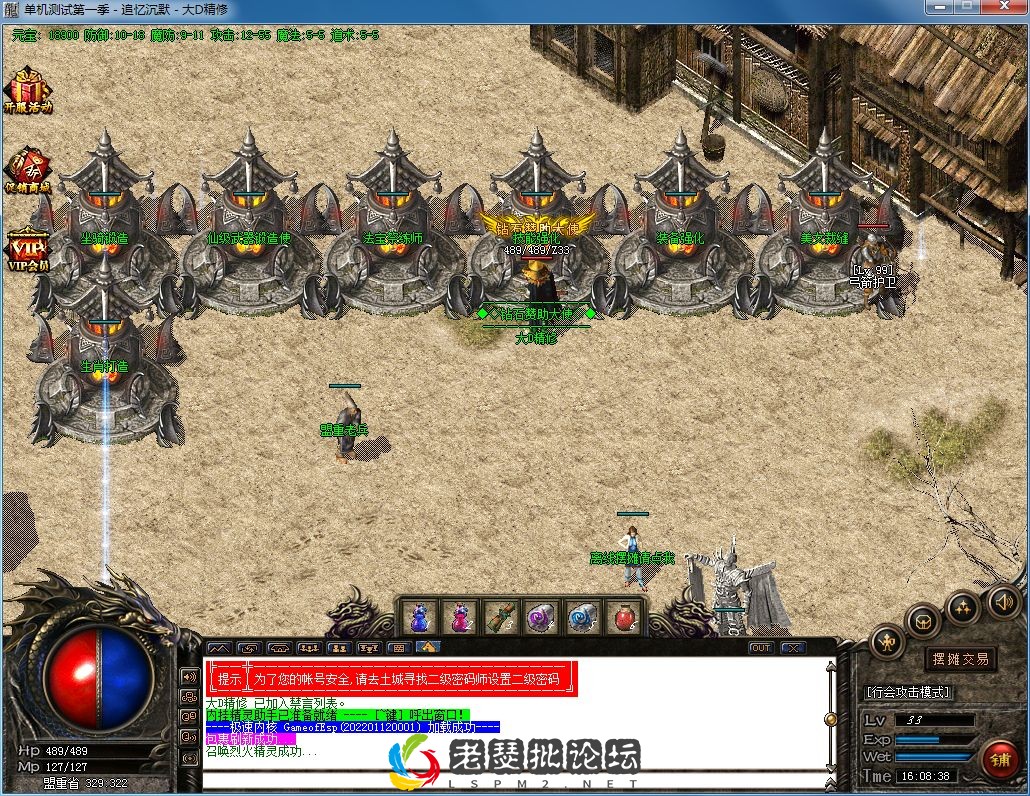
Task: Open the VIP会员 membership icon
Action: 27,249
